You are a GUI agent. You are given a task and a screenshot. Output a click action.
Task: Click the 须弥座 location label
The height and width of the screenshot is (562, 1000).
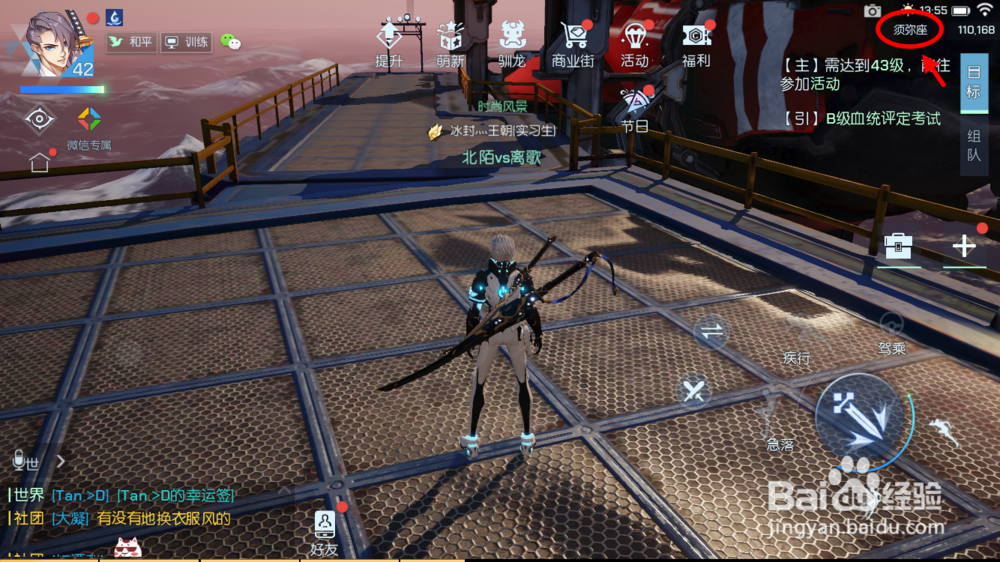click(910, 30)
